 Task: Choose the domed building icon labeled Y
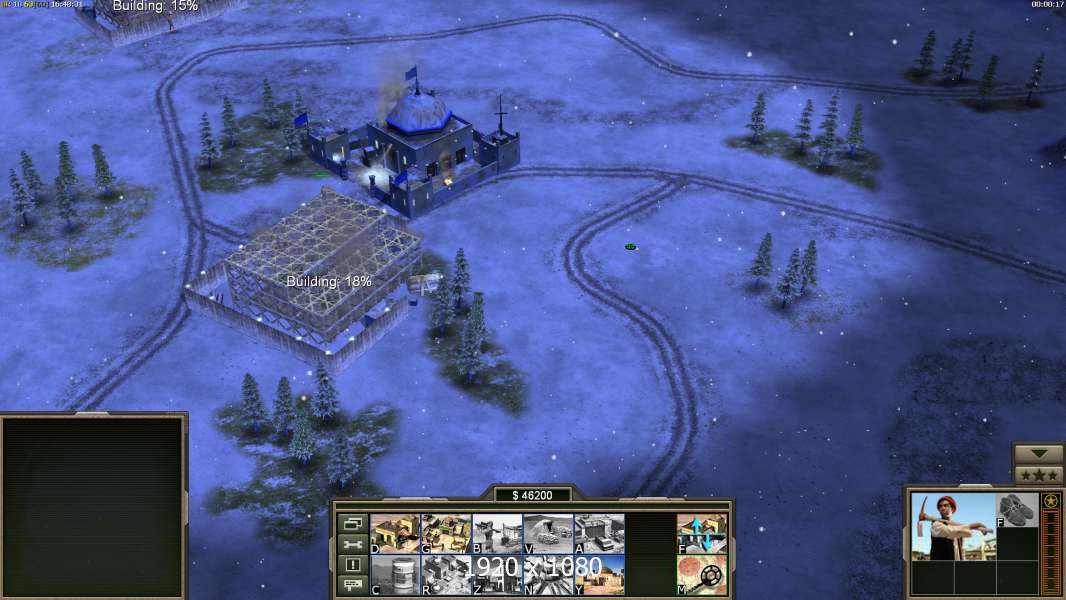coord(599,575)
